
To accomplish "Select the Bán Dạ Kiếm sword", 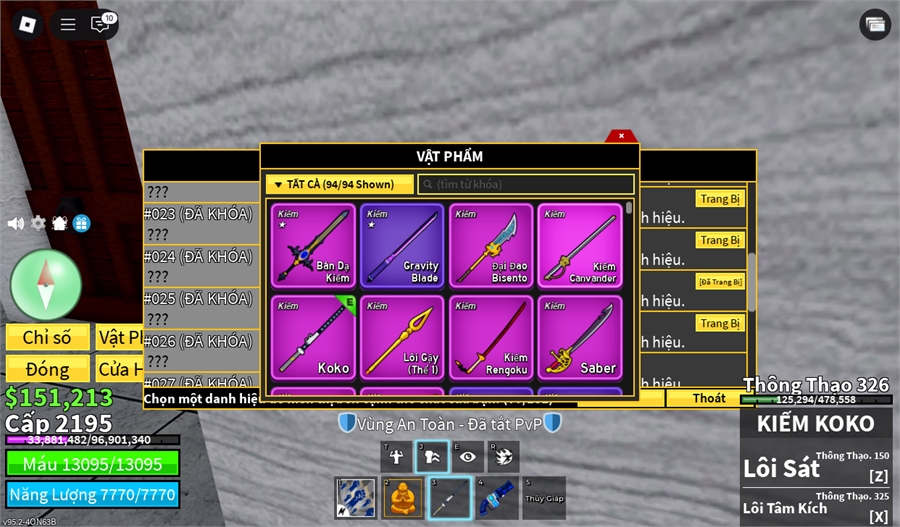I will tap(313, 246).
